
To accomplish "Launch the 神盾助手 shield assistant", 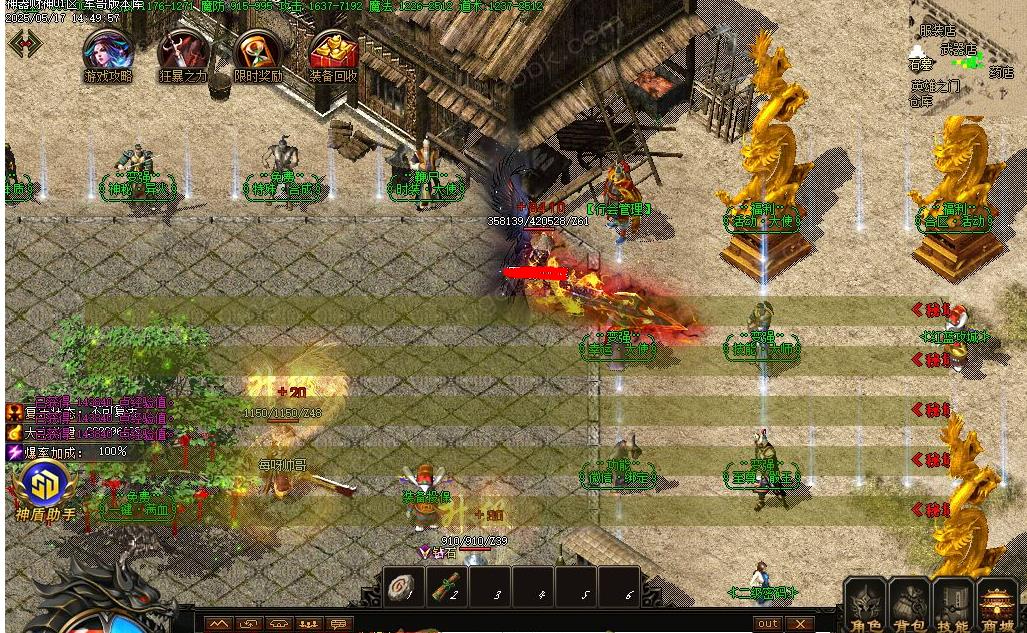I will [45, 486].
